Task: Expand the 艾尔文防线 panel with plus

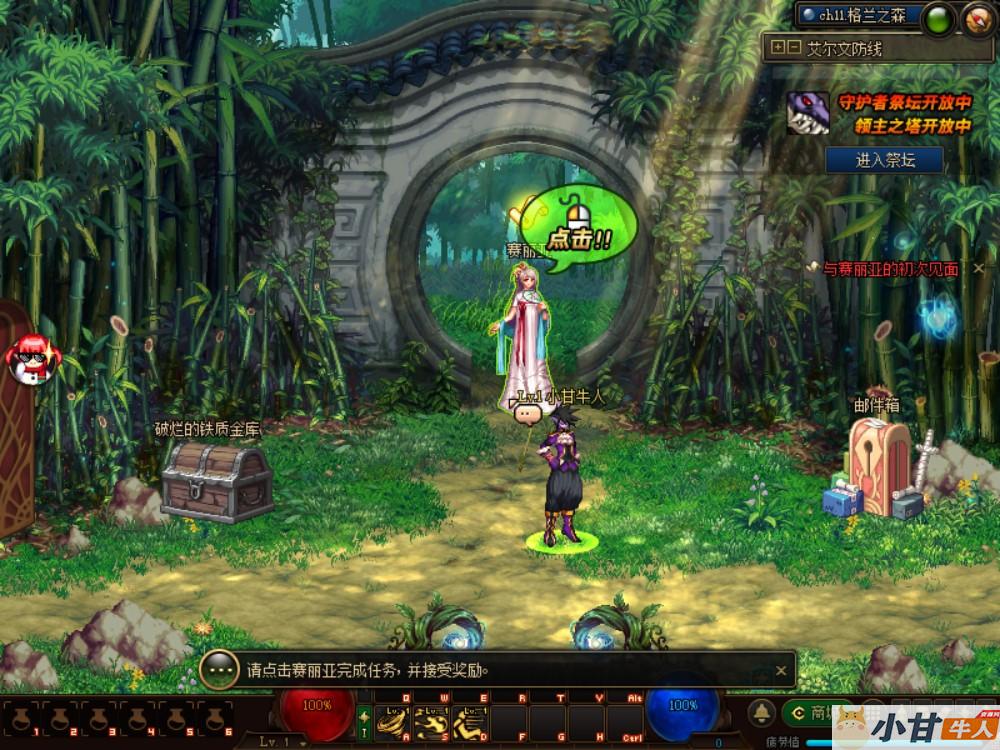Action: [x=778, y=48]
